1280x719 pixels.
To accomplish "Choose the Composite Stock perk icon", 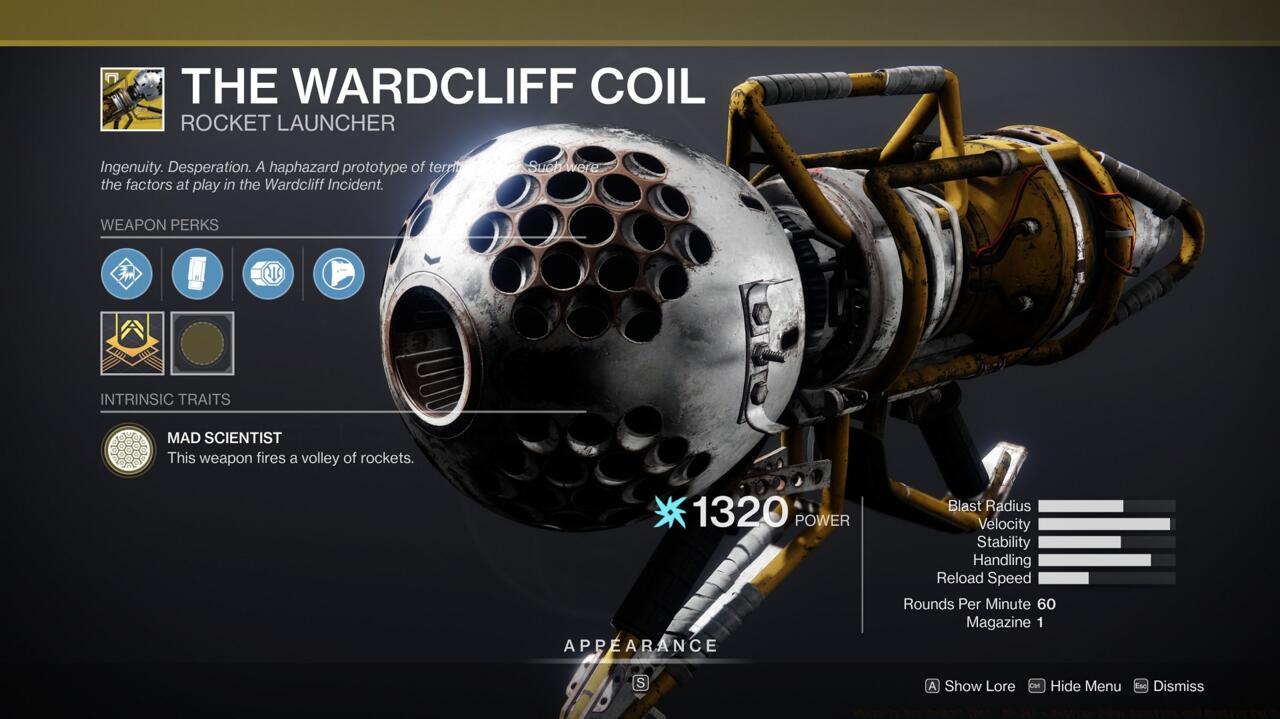I will pos(339,274).
